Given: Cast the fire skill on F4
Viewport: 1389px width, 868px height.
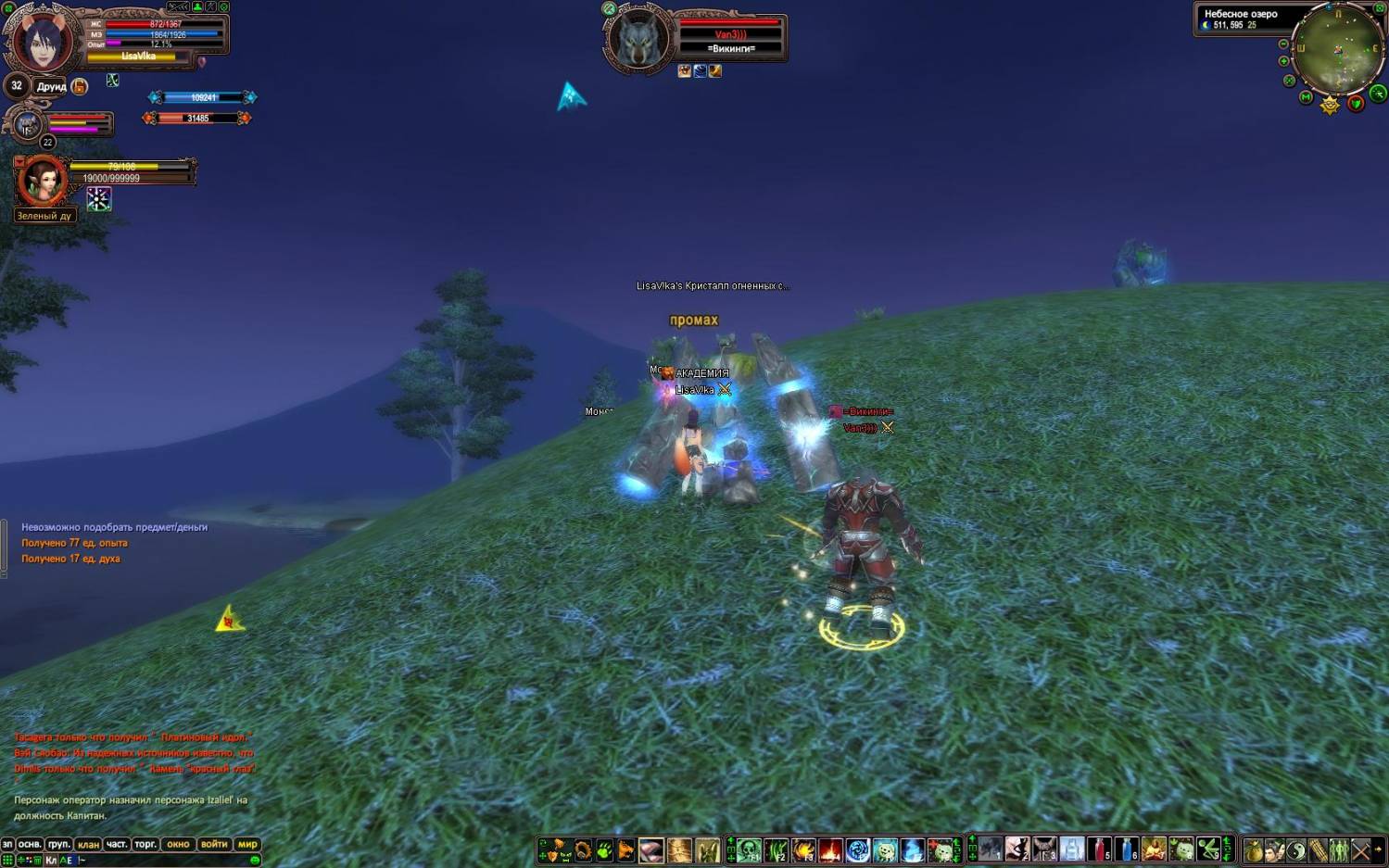Looking at the screenshot, I should point(830,849).
